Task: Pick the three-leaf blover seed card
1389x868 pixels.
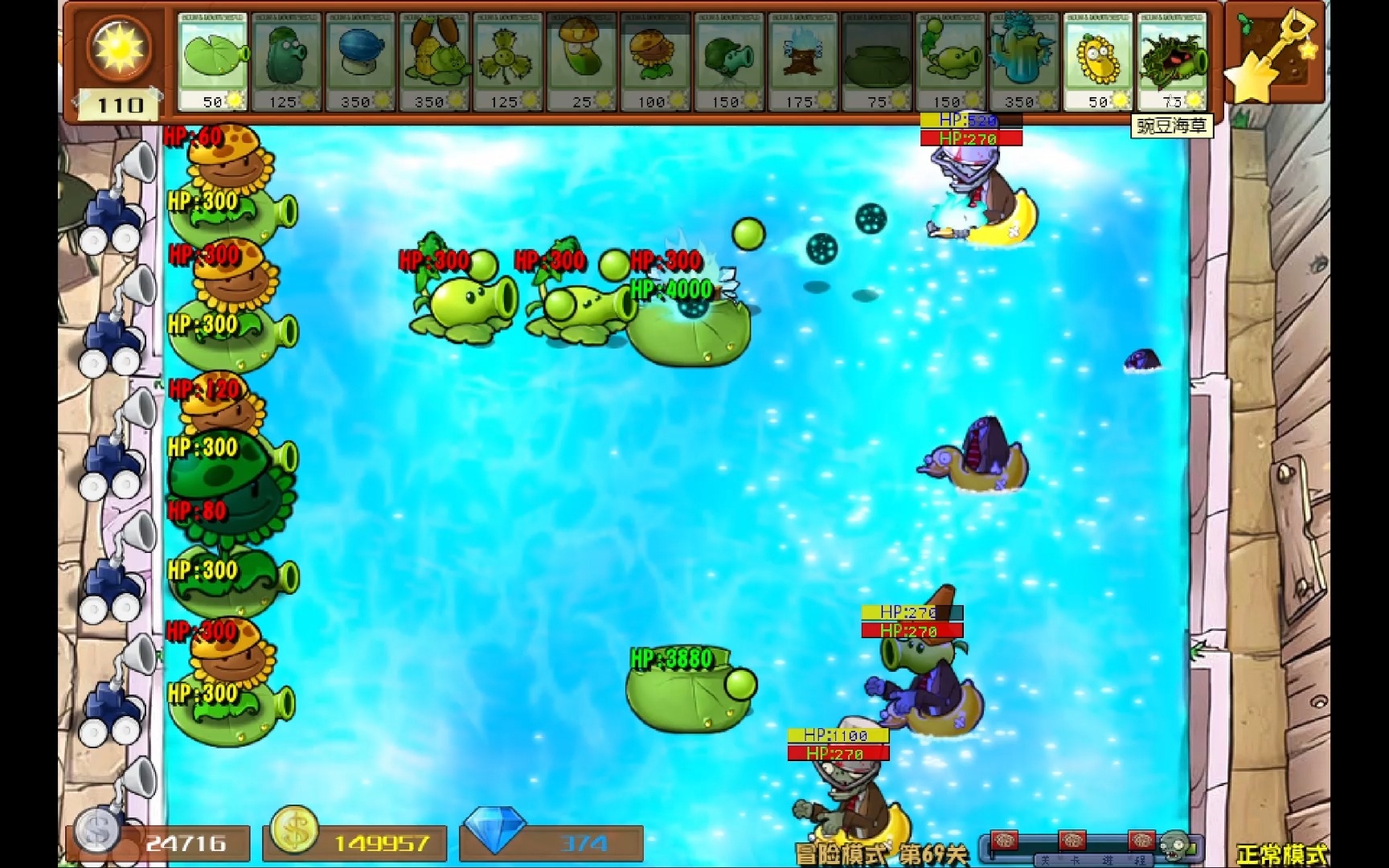Action: 507,61
